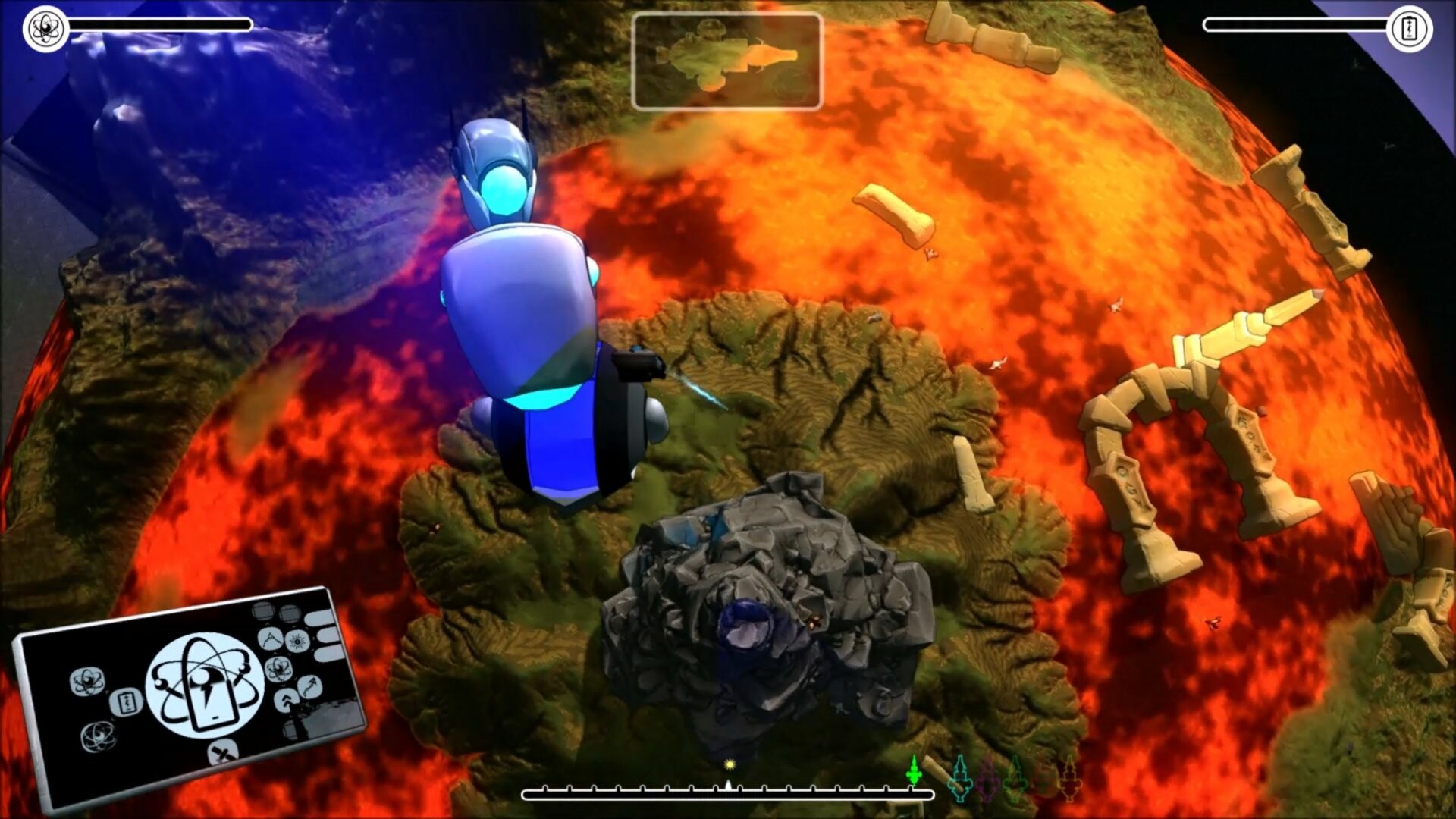The width and height of the screenshot is (1456, 819).
Task: Select the double-chevron upgrade icon on the device
Action: (x=285, y=700)
